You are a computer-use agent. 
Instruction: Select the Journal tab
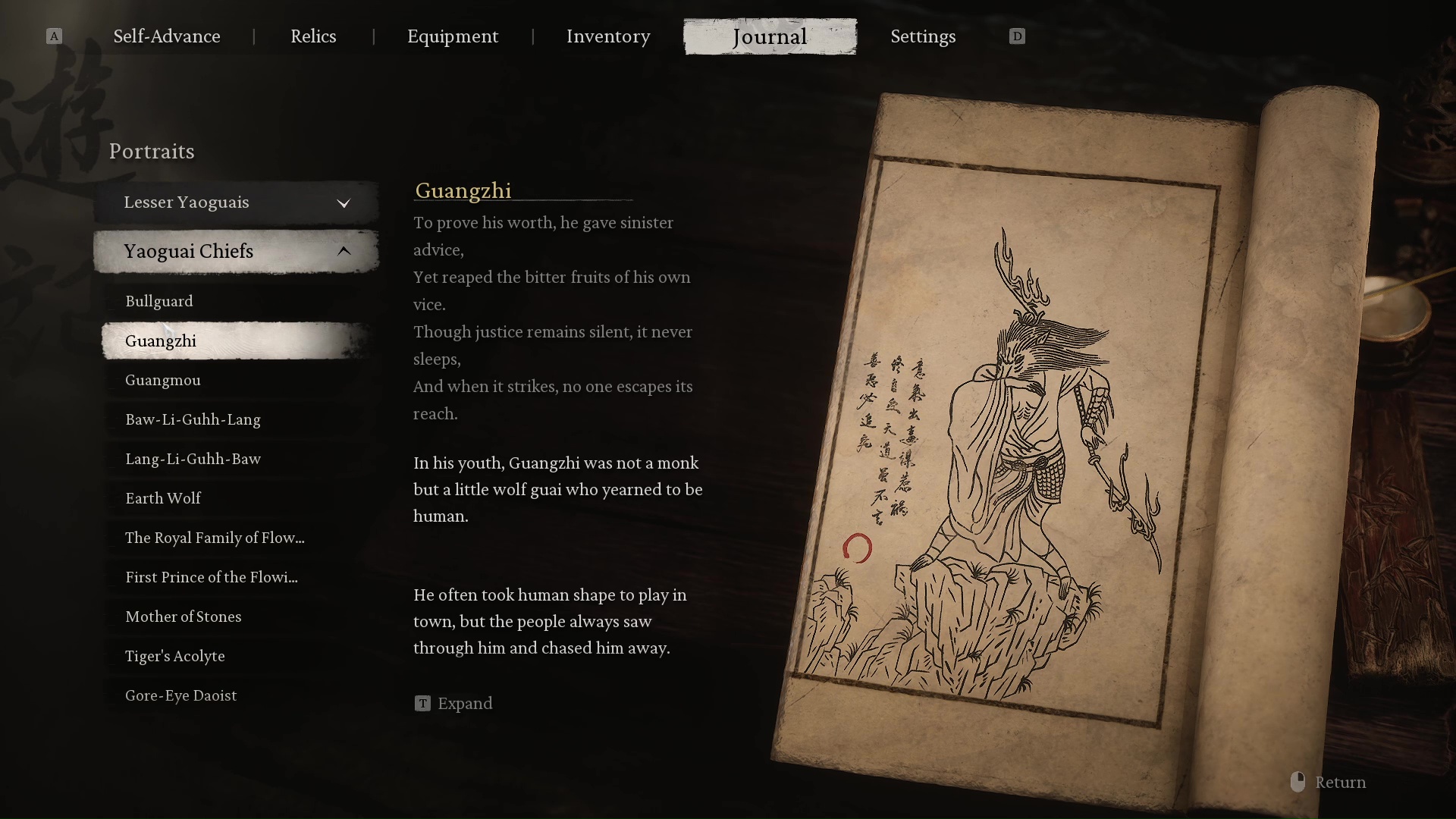770,36
